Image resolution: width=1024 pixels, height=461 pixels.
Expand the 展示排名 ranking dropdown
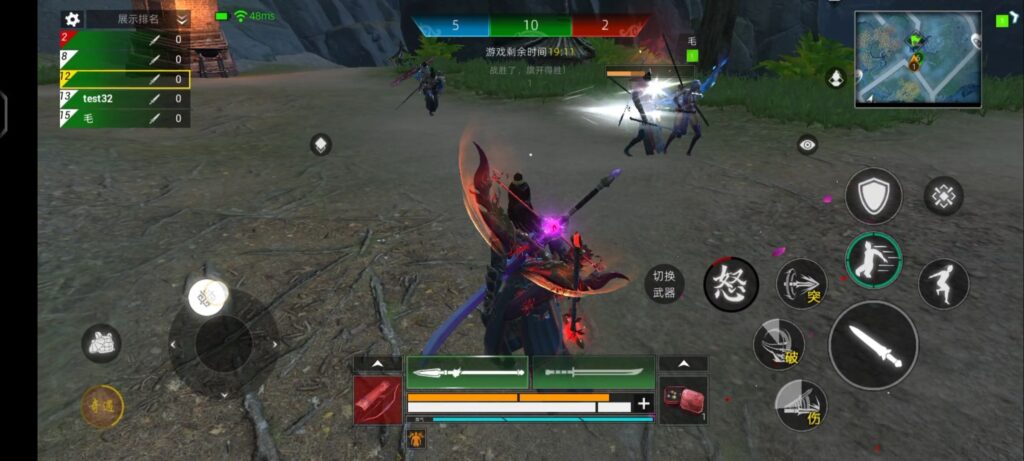point(181,19)
